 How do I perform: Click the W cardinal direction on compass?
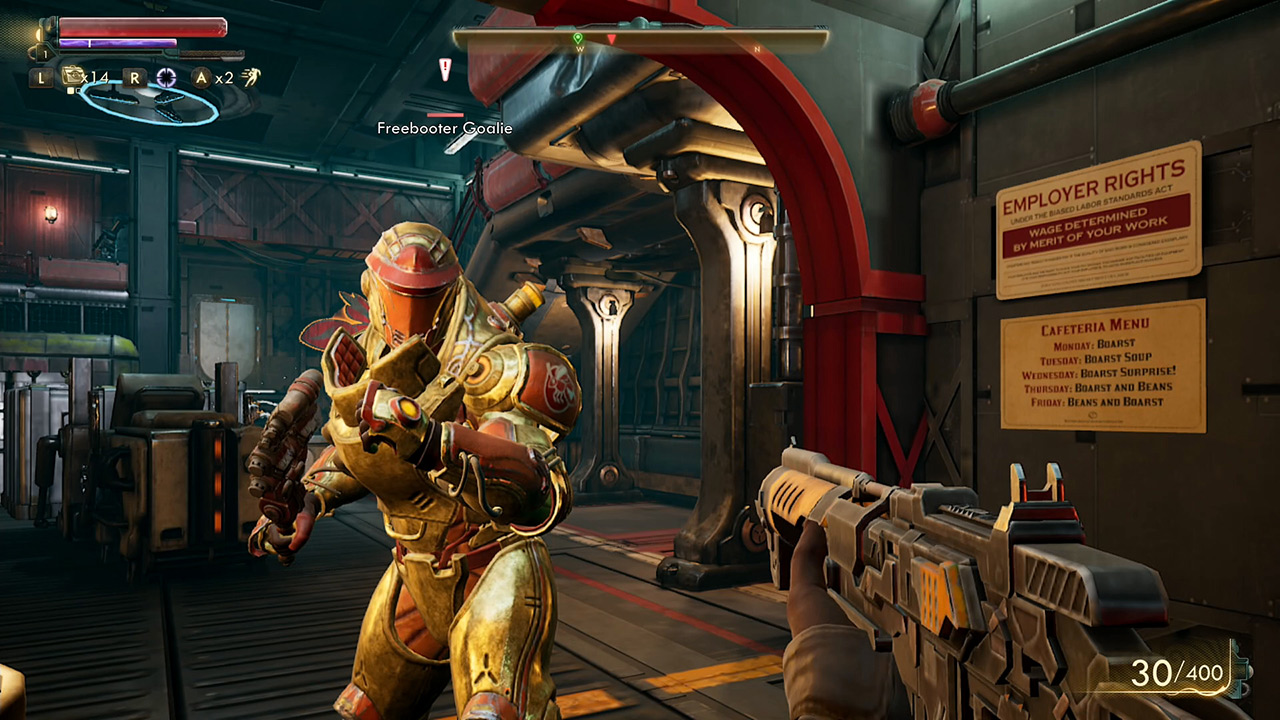coord(578,50)
